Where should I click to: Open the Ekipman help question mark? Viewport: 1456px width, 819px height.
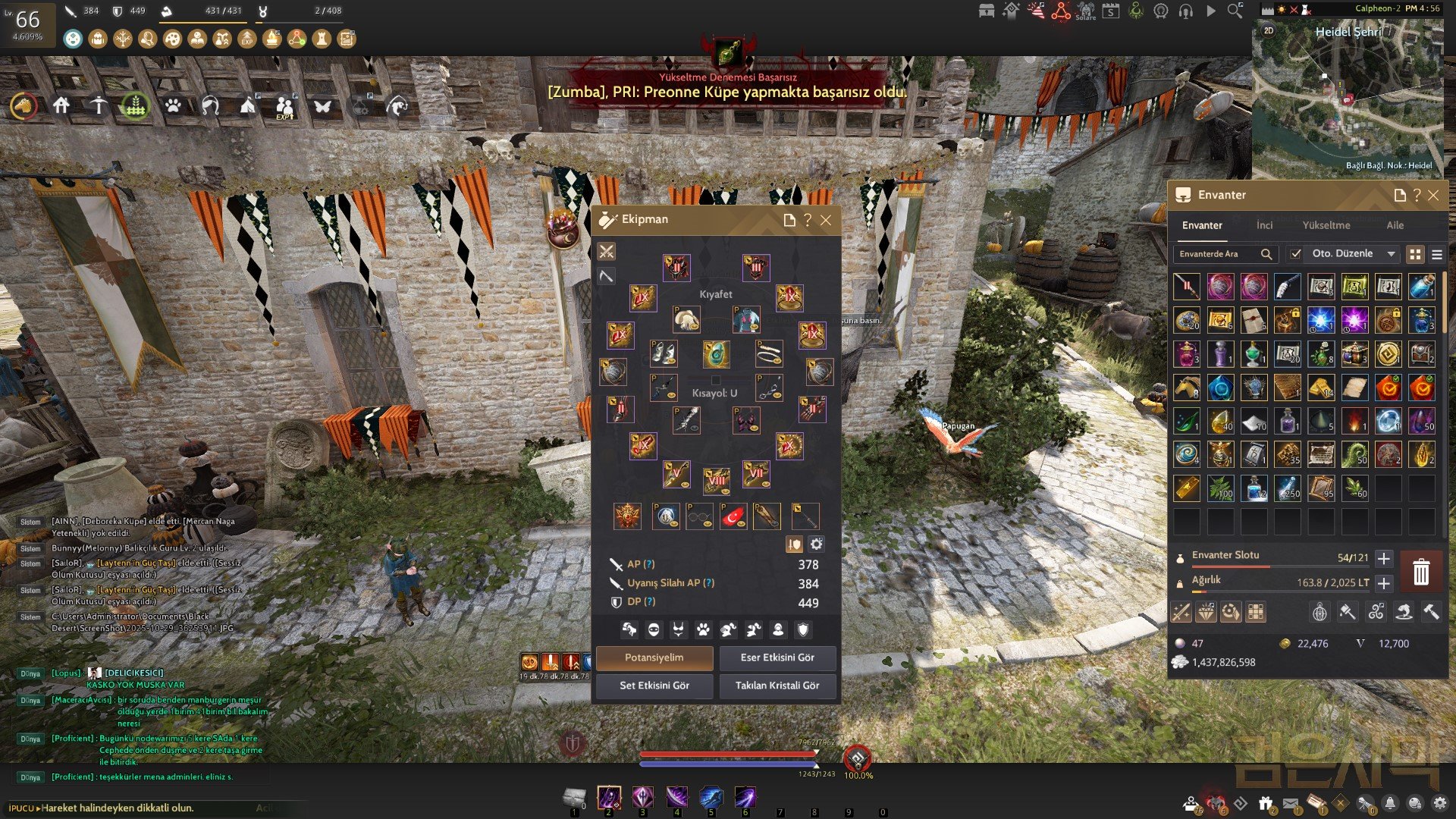pos(808,220)
